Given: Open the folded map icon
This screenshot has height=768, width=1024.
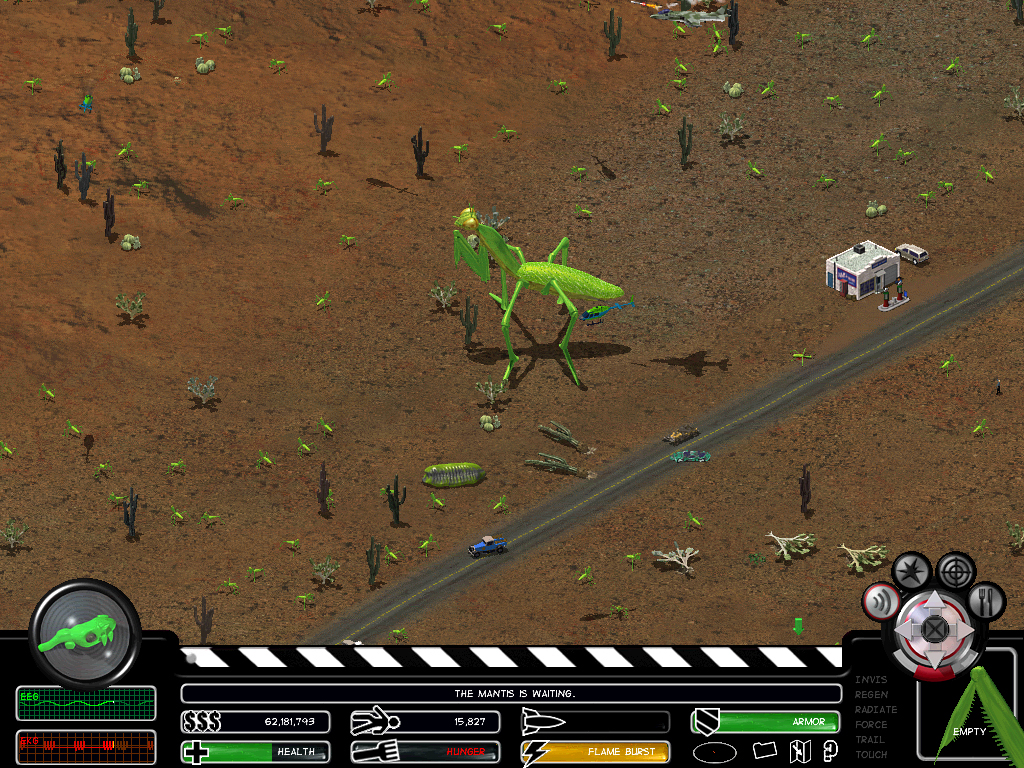Looking at the screenshot, I should [x=799, y=751].
